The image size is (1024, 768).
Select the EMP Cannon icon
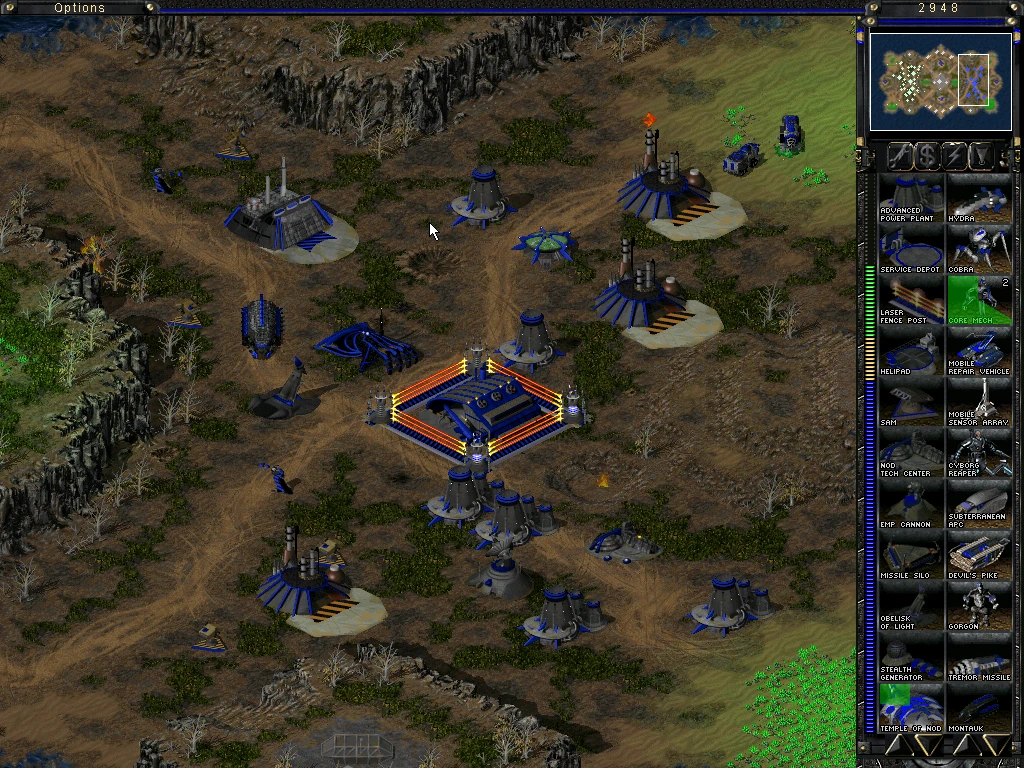tap(911, 504)
